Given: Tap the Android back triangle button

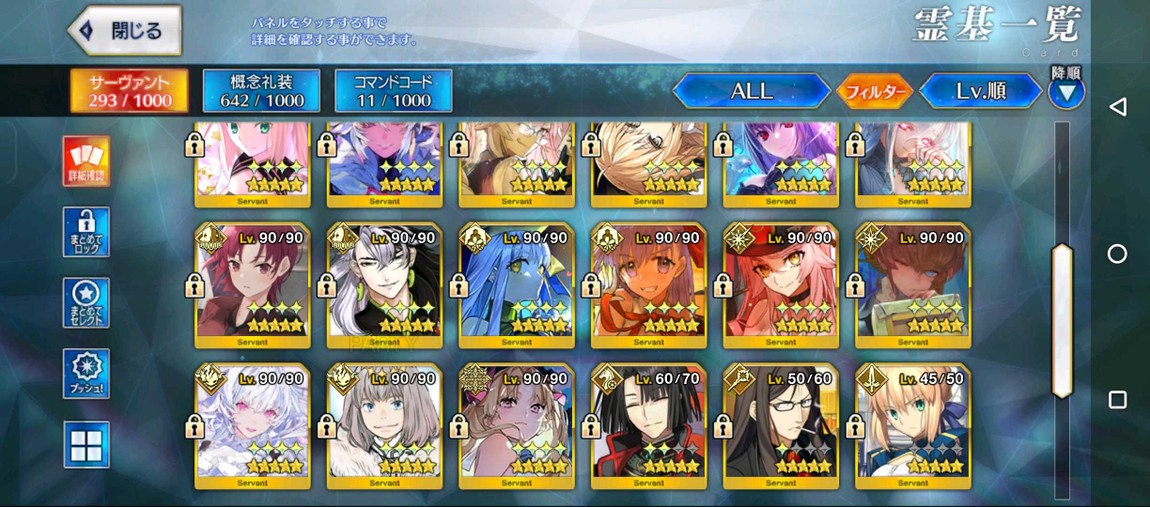Looking at the screenshot, I should click(1118, 107).
